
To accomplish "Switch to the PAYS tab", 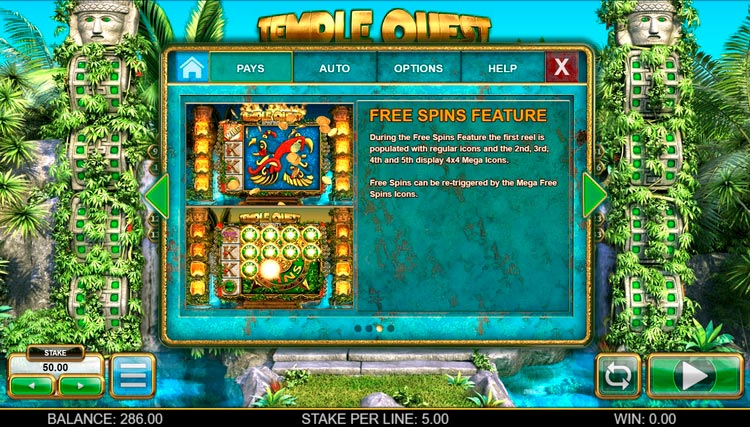I will click(x=250, y=68).
